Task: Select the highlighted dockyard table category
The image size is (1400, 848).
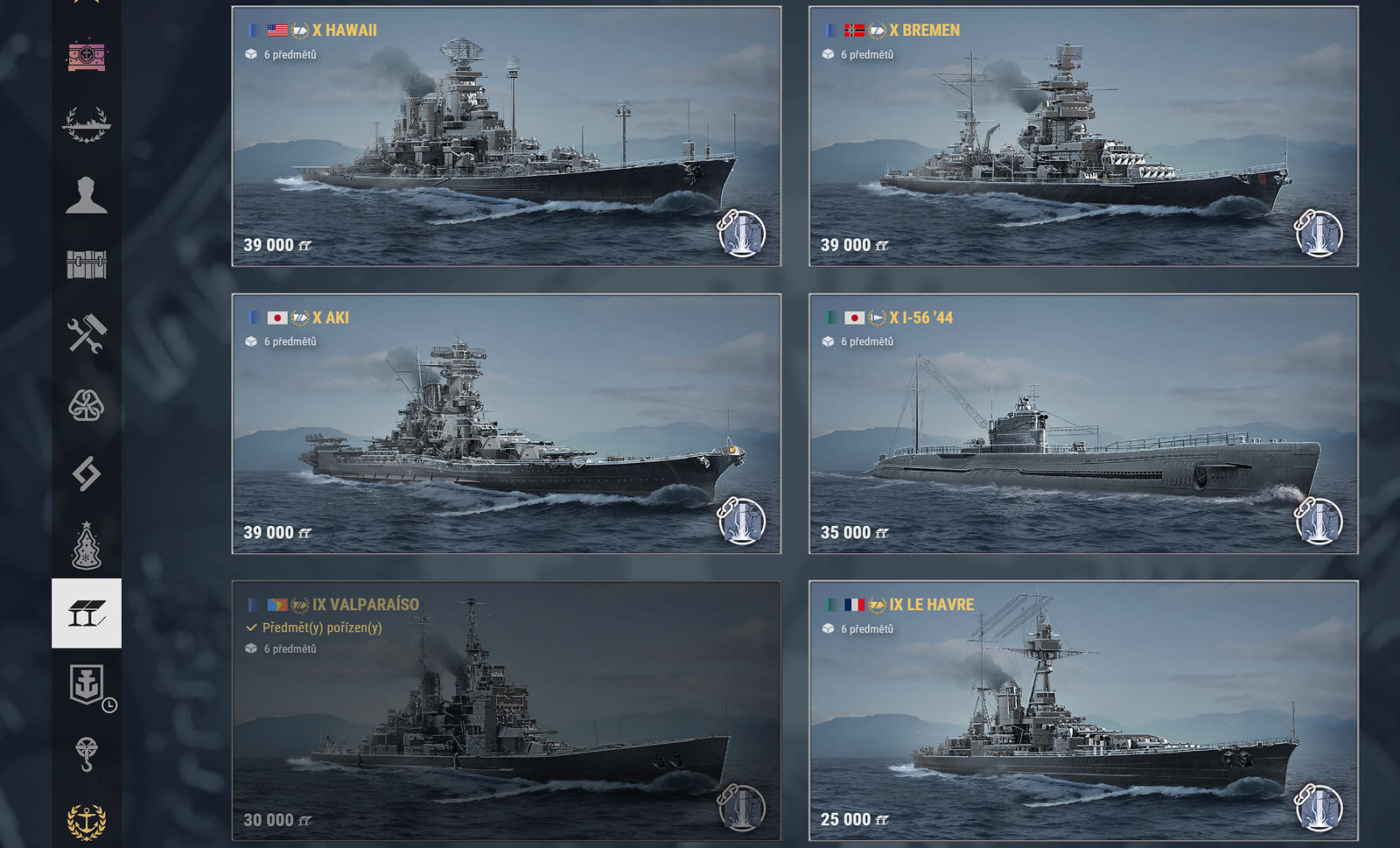Action: click(87, 613)
